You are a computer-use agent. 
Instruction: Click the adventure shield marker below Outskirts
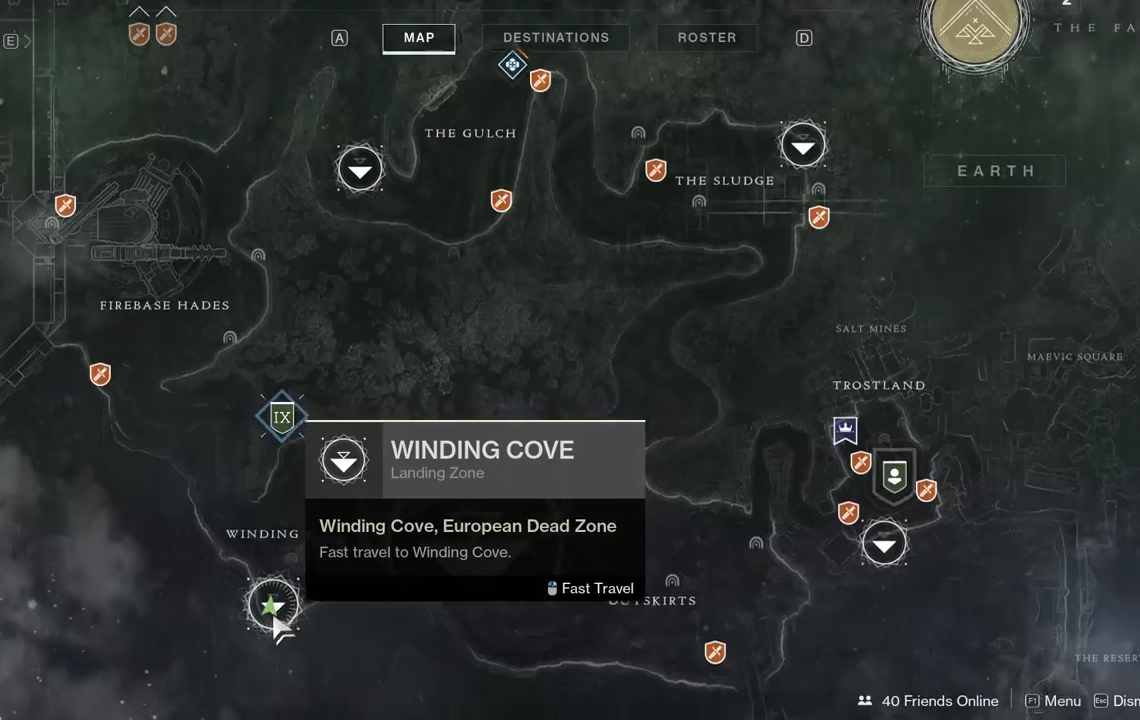tap(714, 653)
